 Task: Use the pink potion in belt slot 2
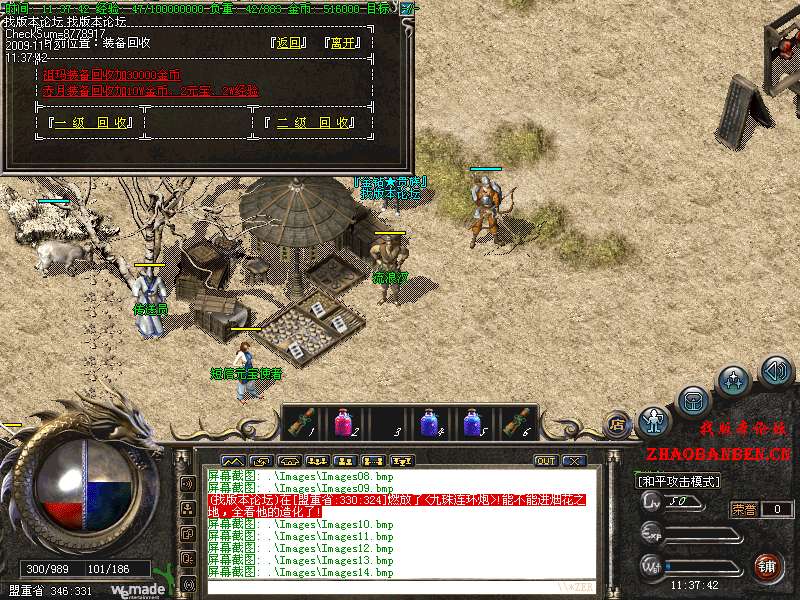click(342, 423)
